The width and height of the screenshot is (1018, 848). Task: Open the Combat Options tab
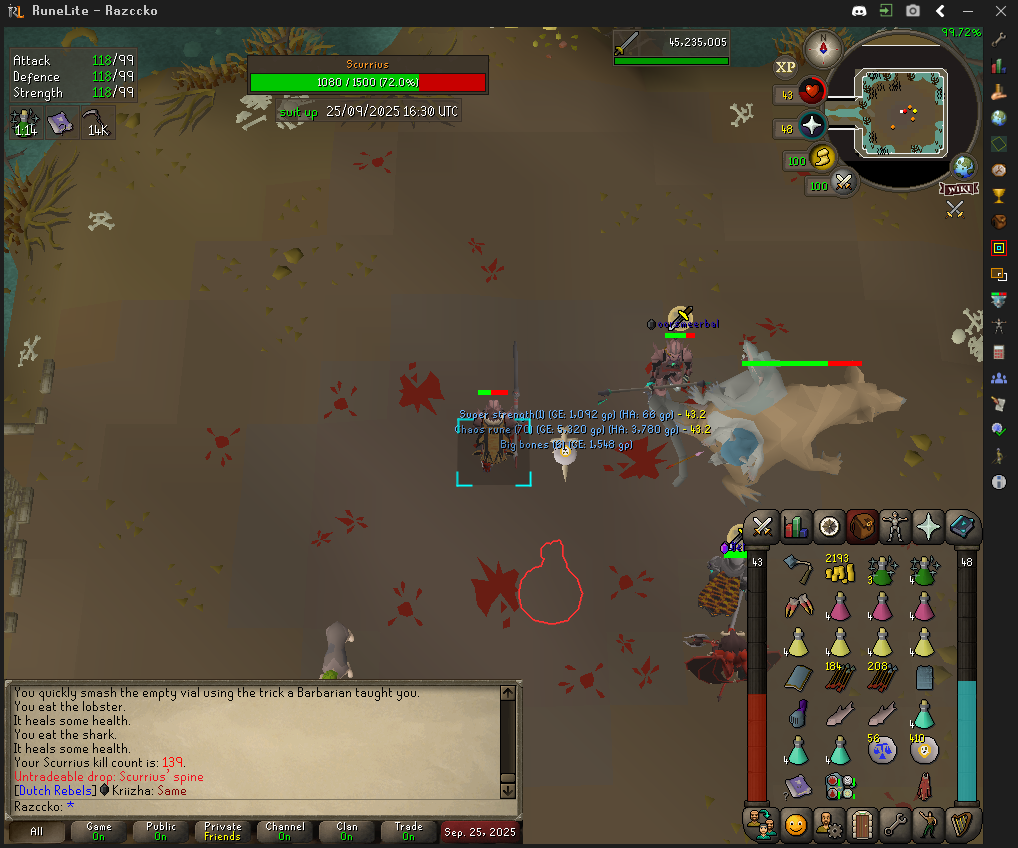[763, 525]
